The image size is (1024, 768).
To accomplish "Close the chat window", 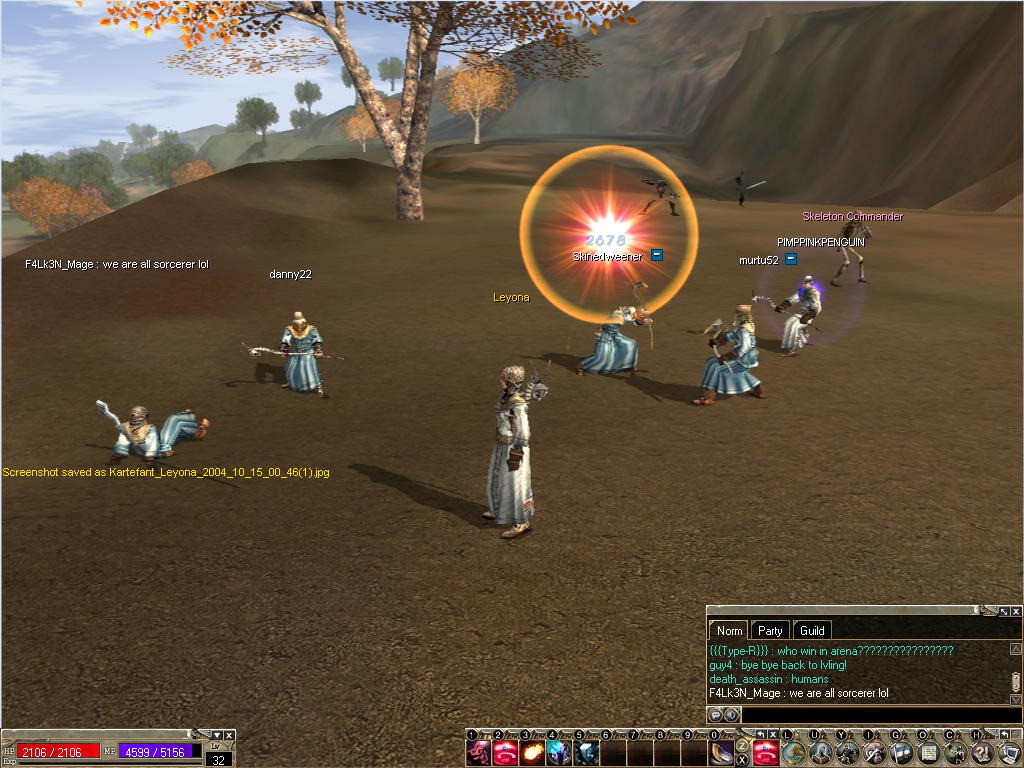I will 1016,611.
